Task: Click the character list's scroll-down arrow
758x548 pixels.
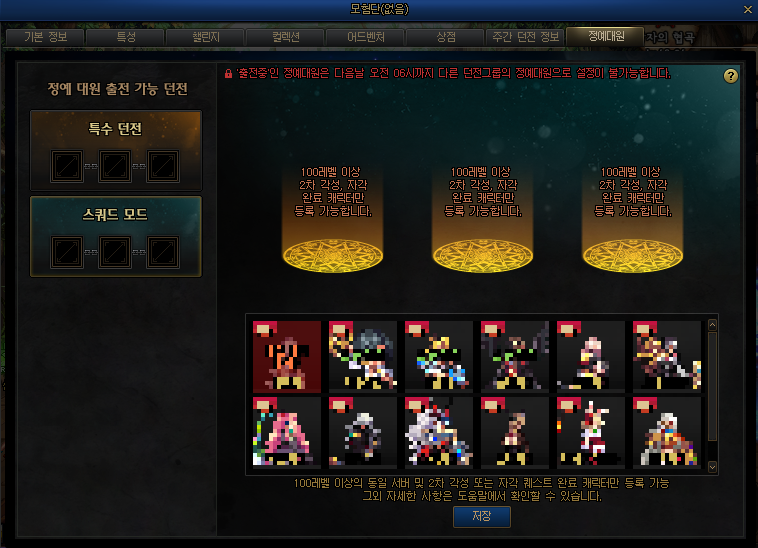Action: (713, 467)
